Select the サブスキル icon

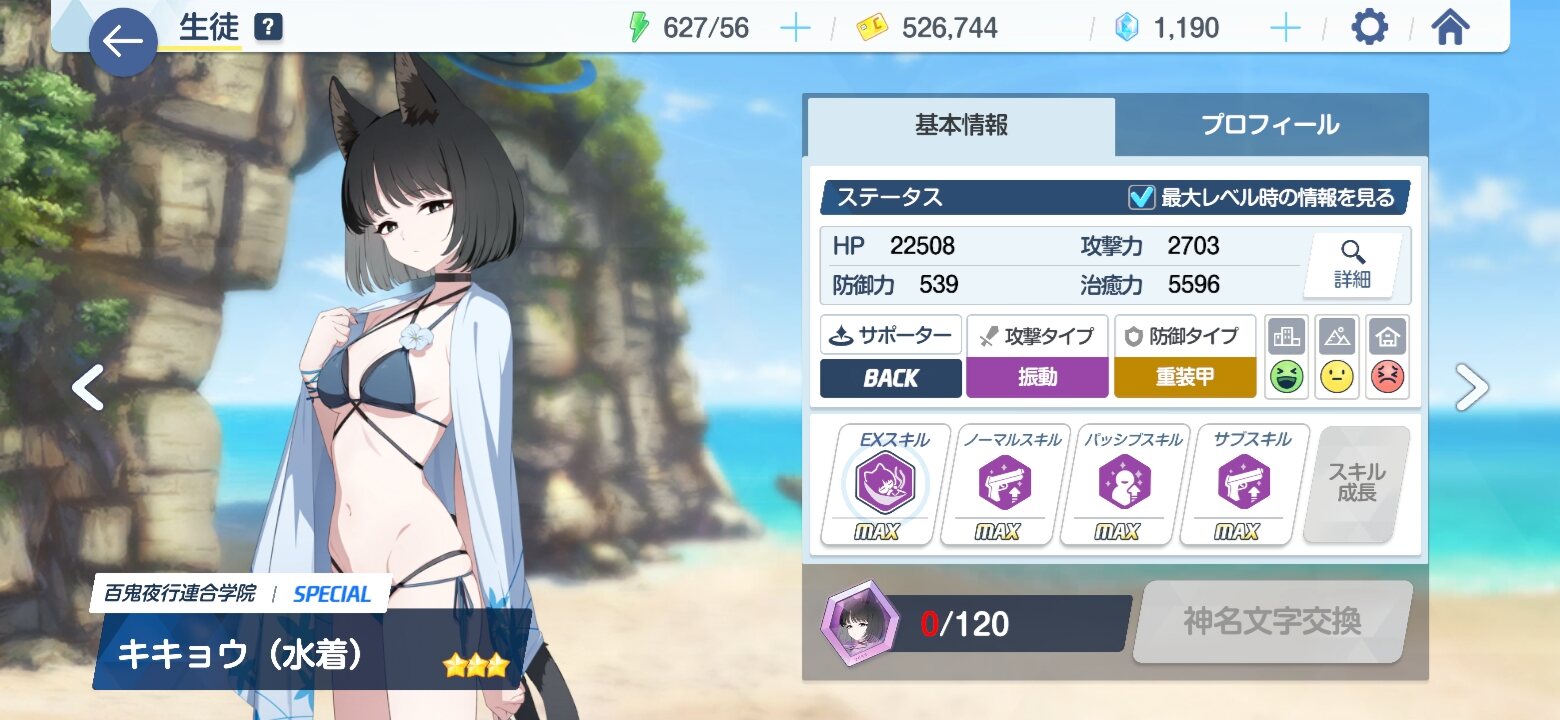pos(1243,484)
